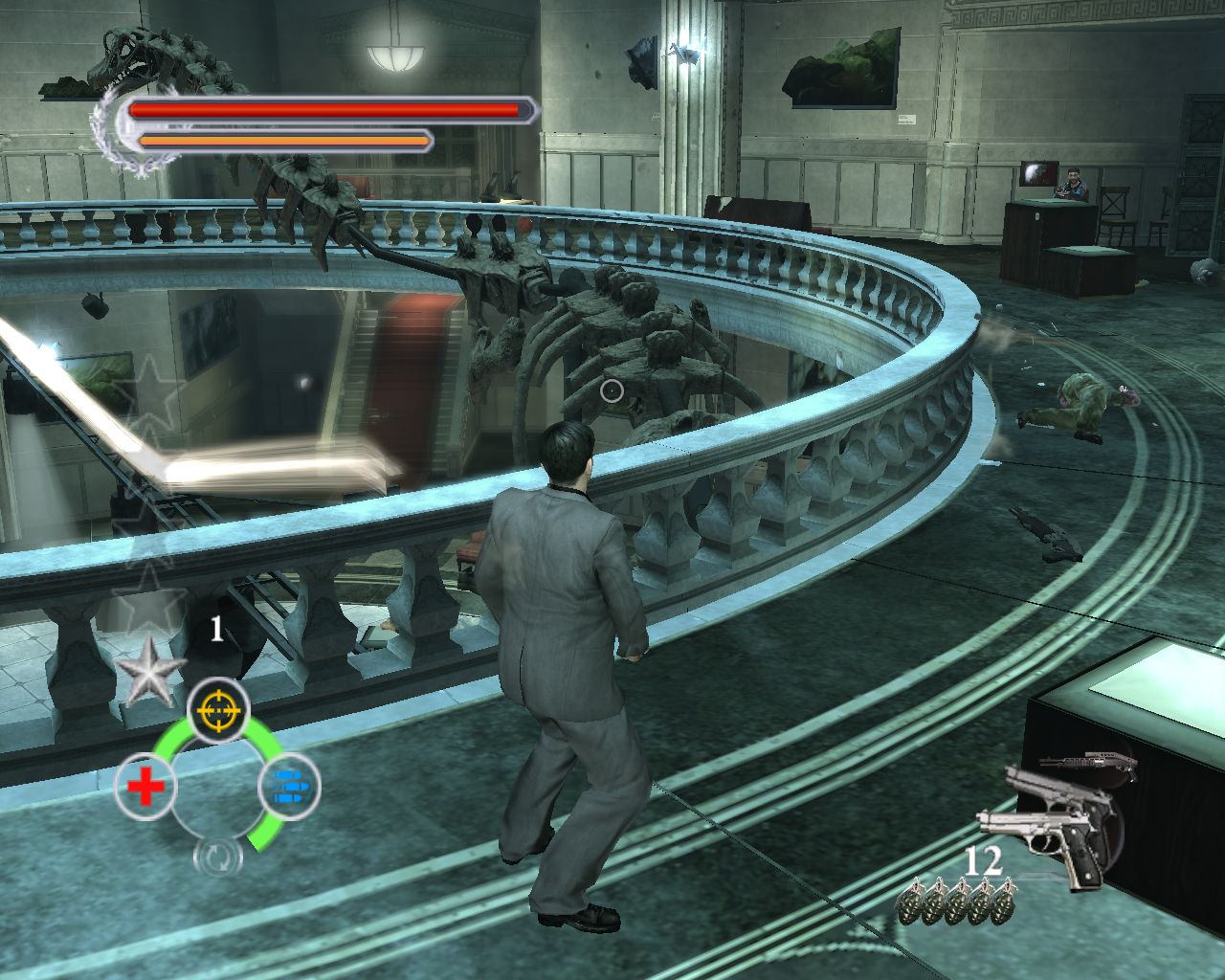Activate the yellow crosshair Precision Aim icon
Image resolution: width=1225 pixels, height=980 pixels.
(x=218, y=709)
